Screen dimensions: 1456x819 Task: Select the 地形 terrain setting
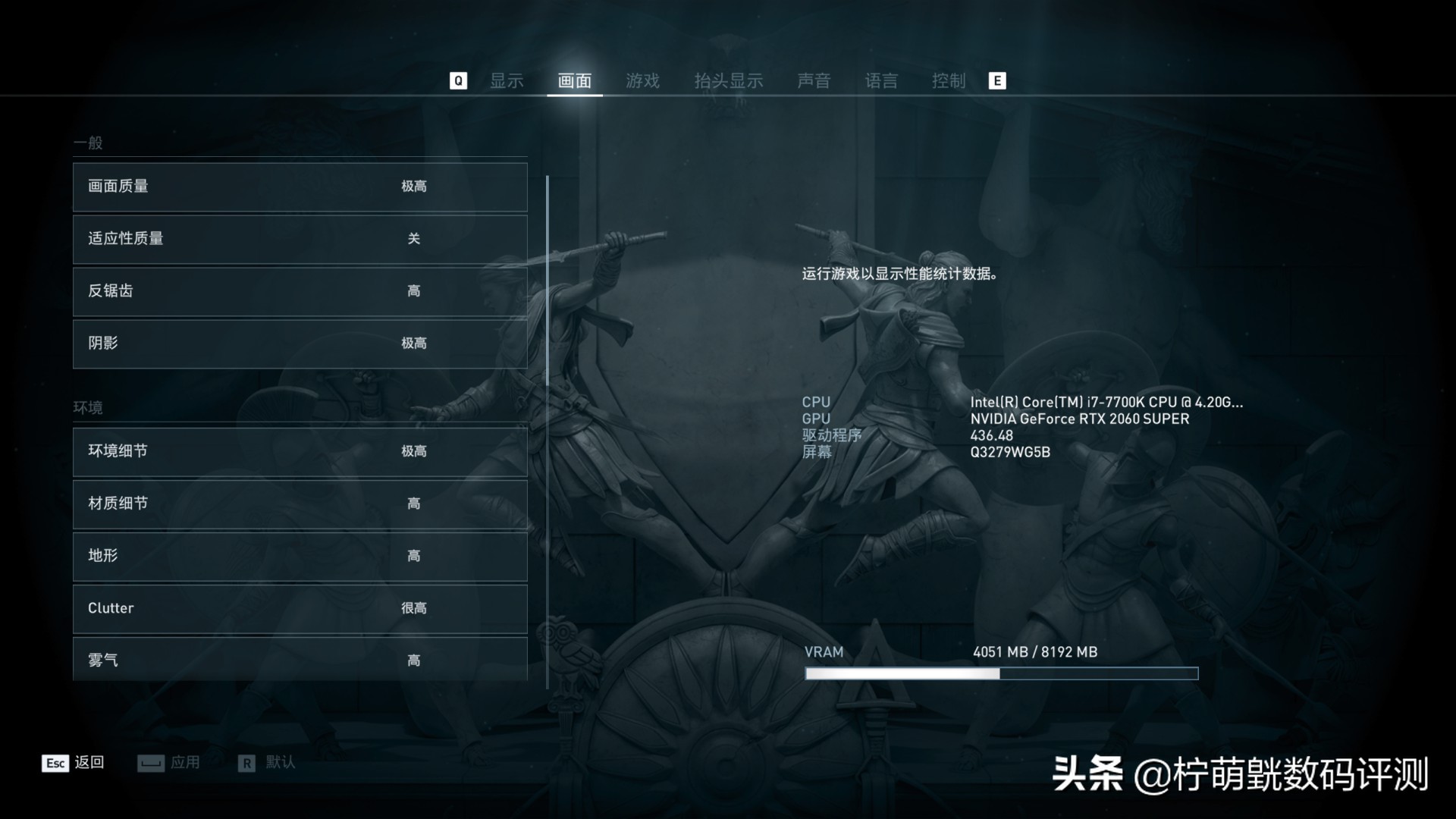[x=300, y=556]
